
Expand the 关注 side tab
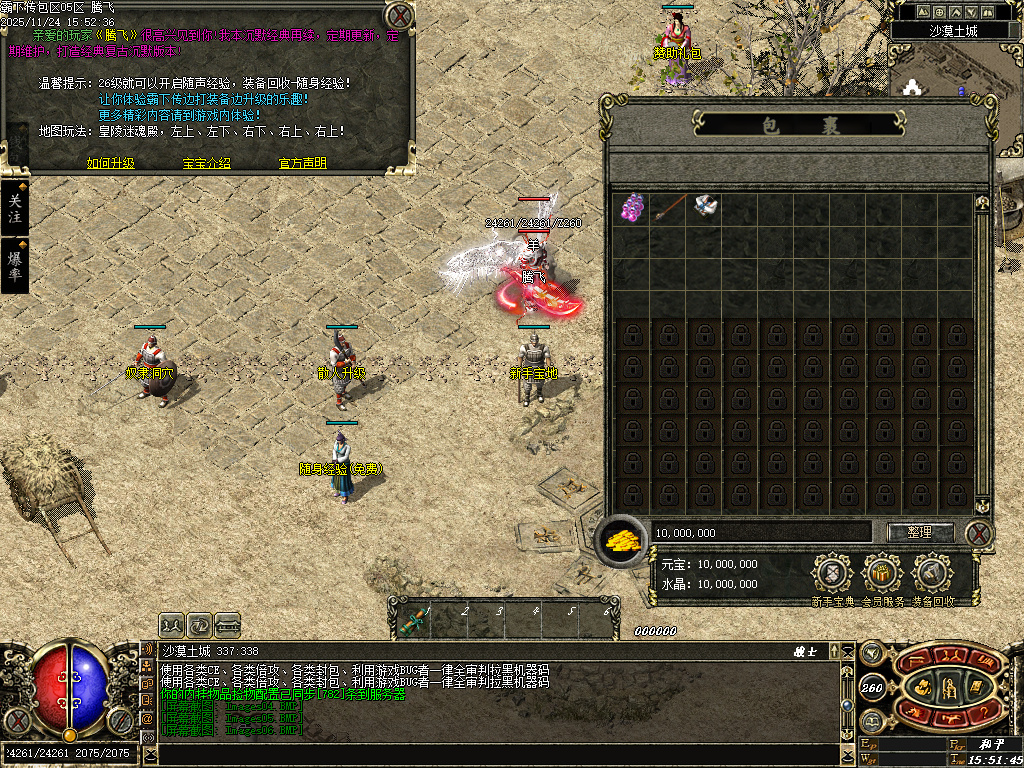click(x=14, y=208)
